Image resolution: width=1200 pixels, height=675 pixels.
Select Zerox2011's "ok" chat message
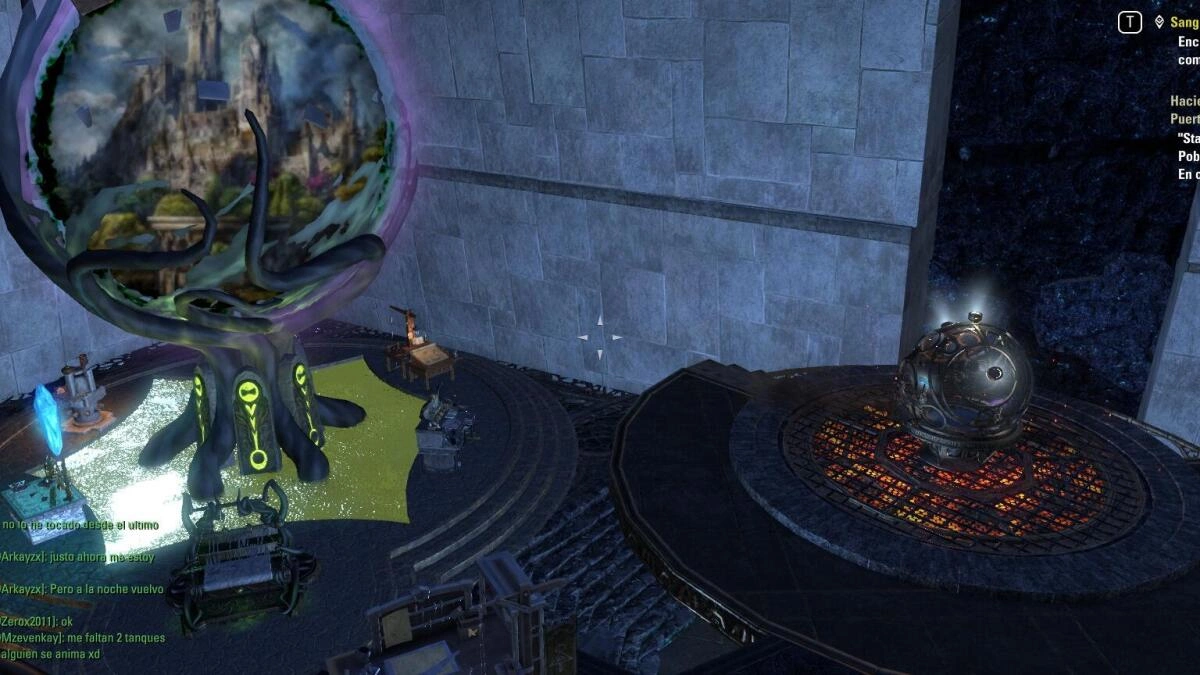(37, 621)
